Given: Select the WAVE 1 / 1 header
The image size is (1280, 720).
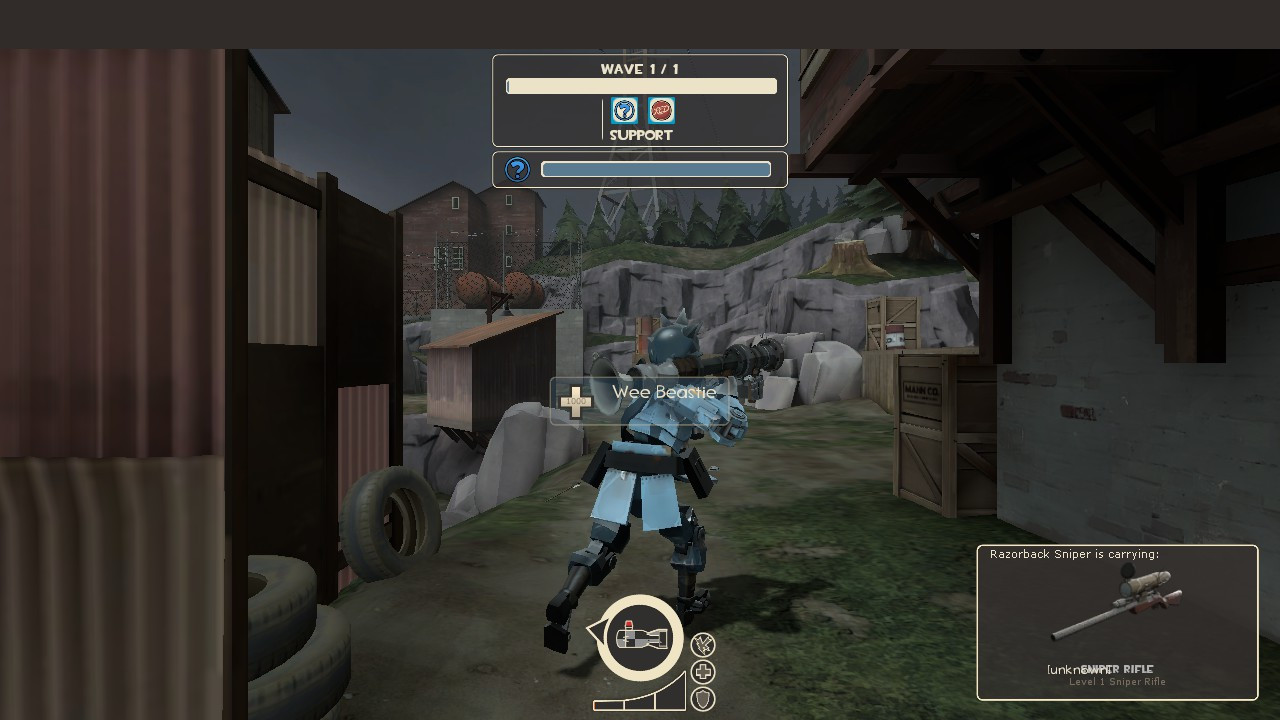Looking at the screenshot, I should pyautogui.click(x=639, y=69).
